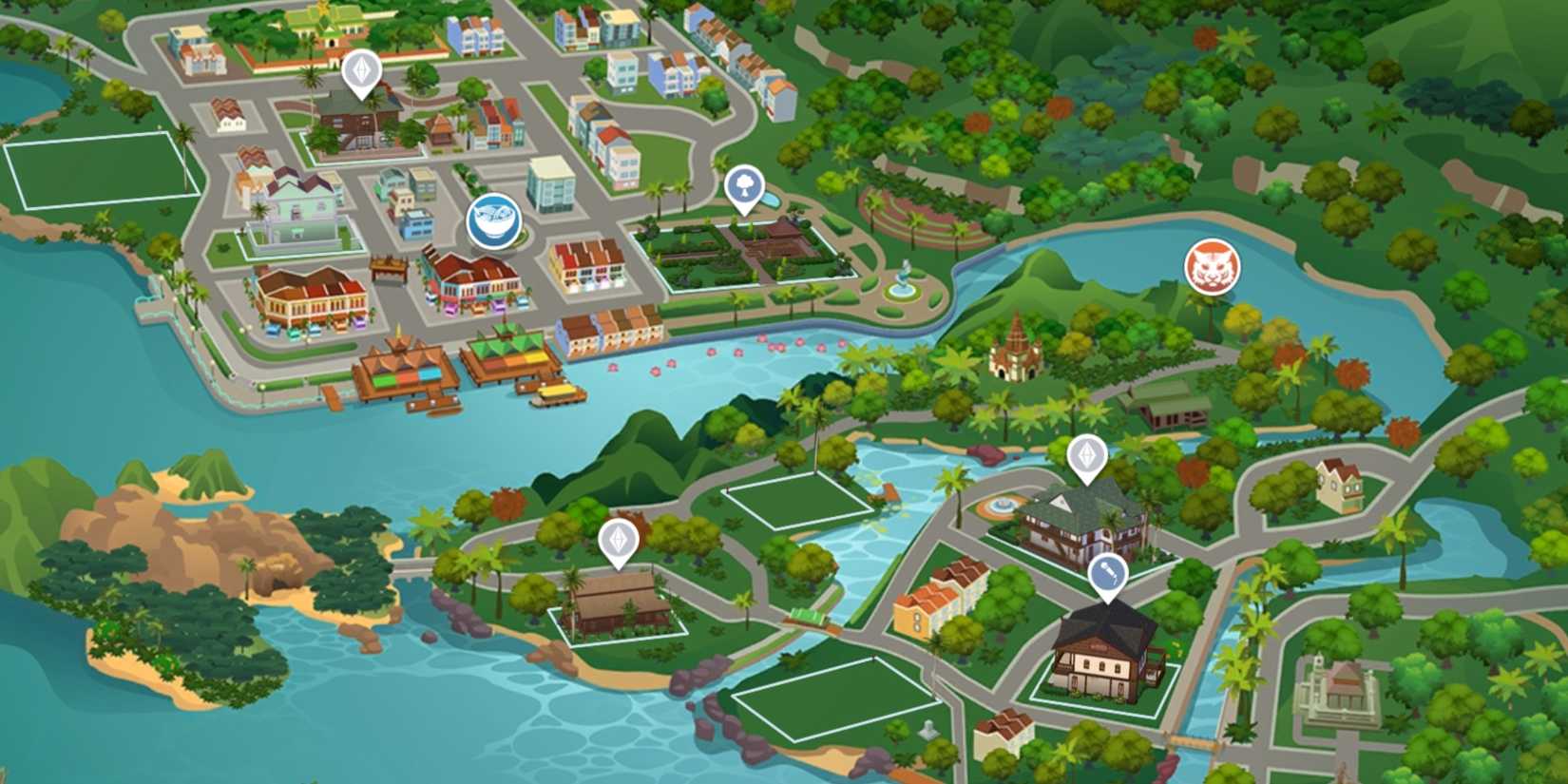Image resolution: width=1568 pixels, height=784 pixels.
Task: Open the fish bowl restaurant marker
Action: 493,220
